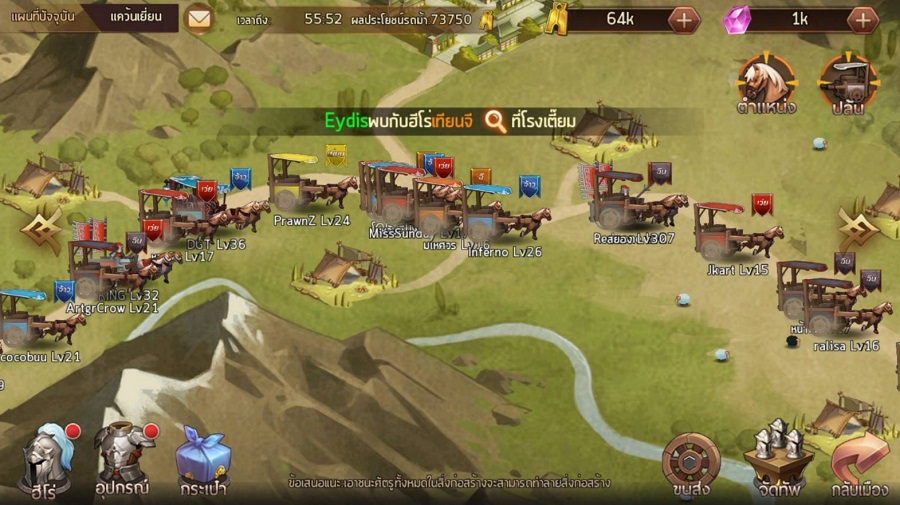Move the map with the left arrow

(39, 230)
